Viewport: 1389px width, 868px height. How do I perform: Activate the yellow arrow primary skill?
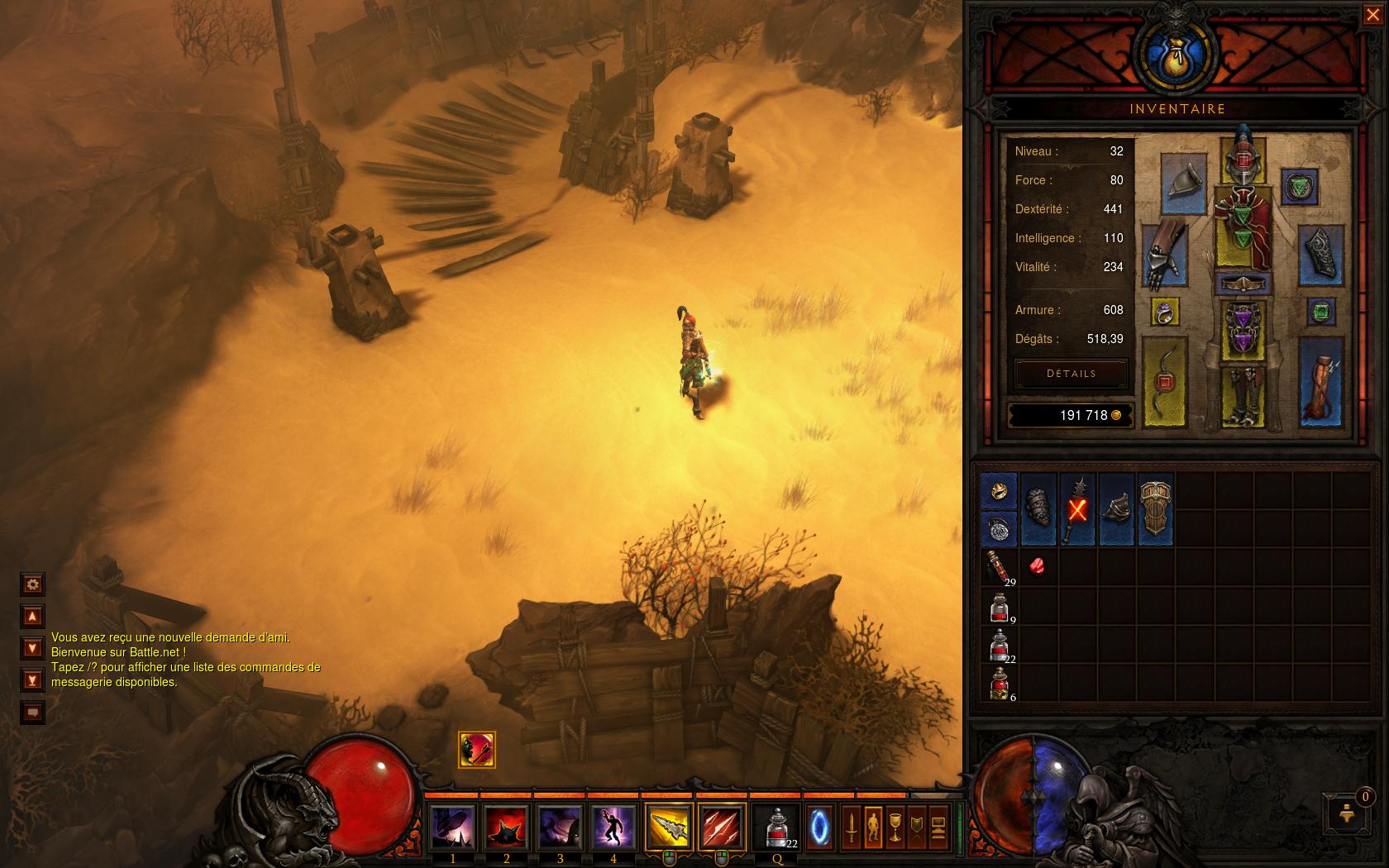(668, 827)
